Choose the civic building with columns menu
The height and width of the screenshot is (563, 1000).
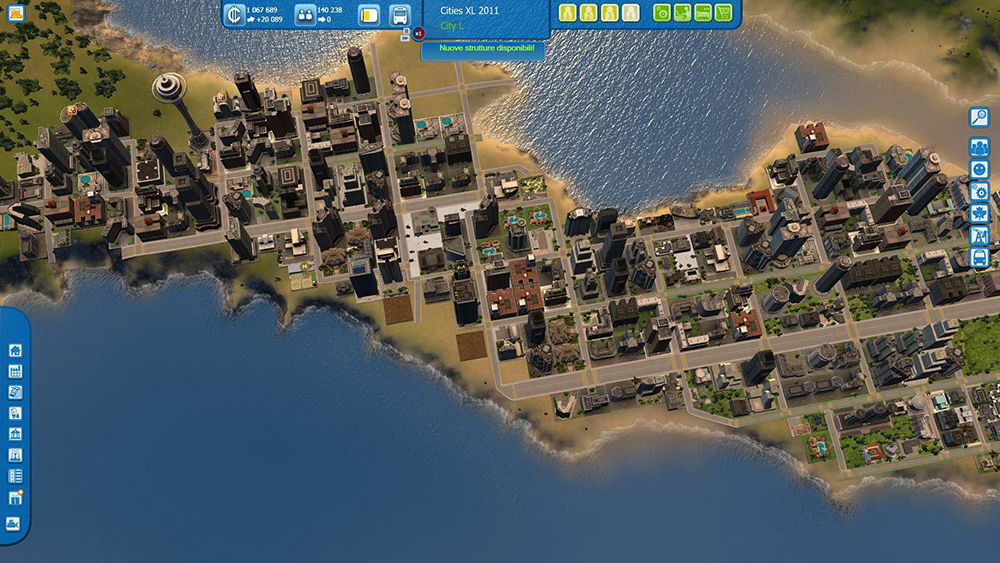15,434
